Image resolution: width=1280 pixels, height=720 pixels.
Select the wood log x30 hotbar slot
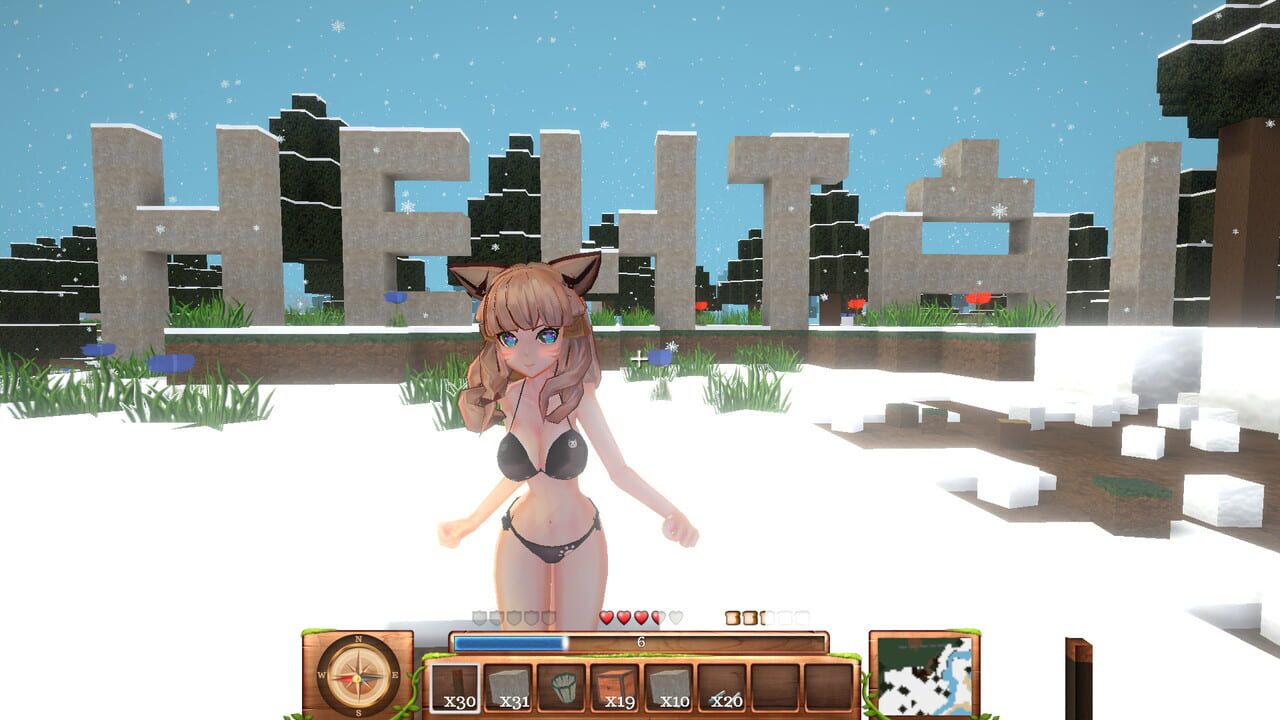tap(454, 686)
